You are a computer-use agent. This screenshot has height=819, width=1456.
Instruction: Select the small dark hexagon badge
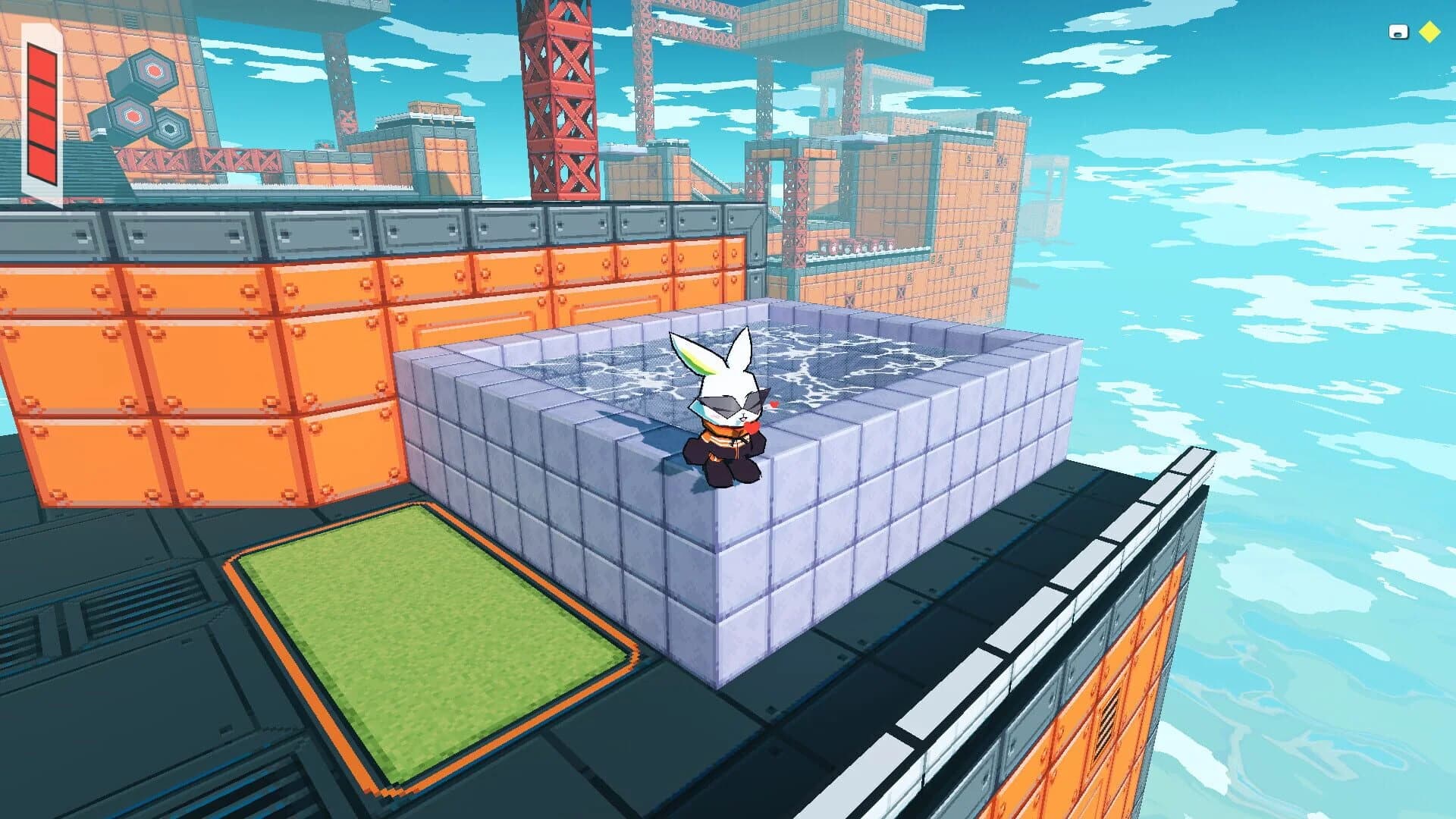click(x=169, y=130)
